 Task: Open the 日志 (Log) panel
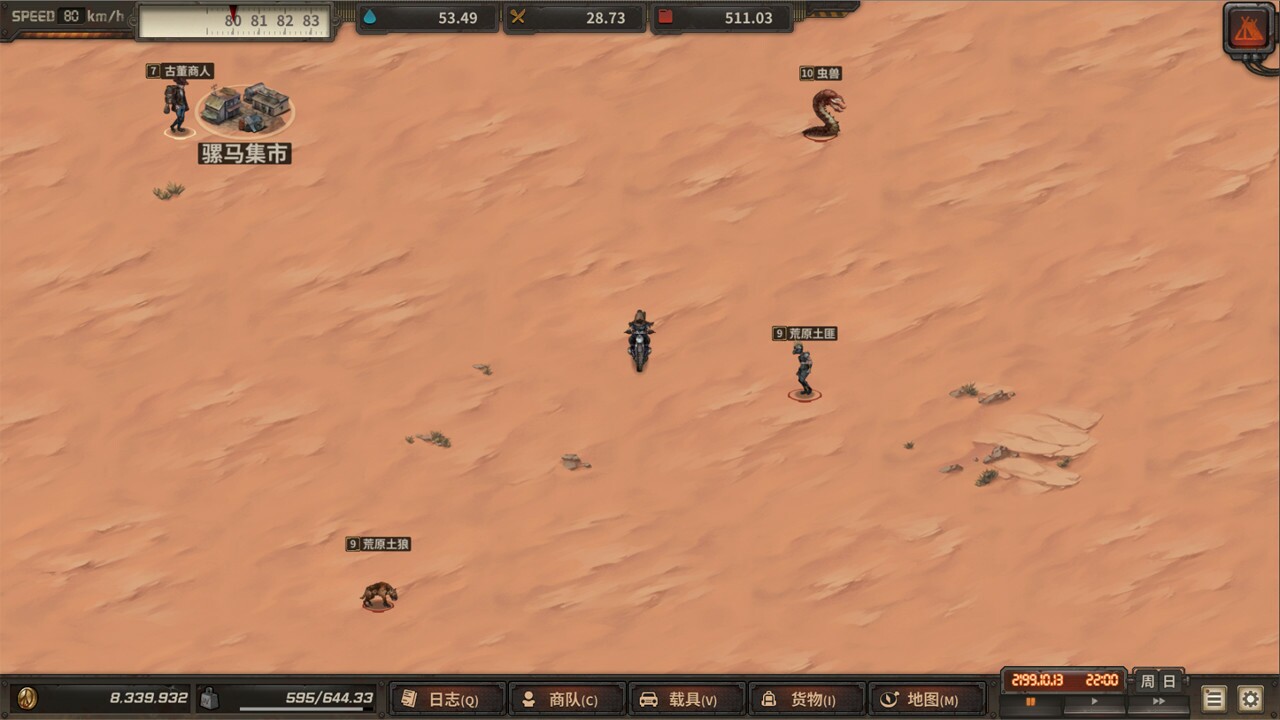click(x=446, y=699)
